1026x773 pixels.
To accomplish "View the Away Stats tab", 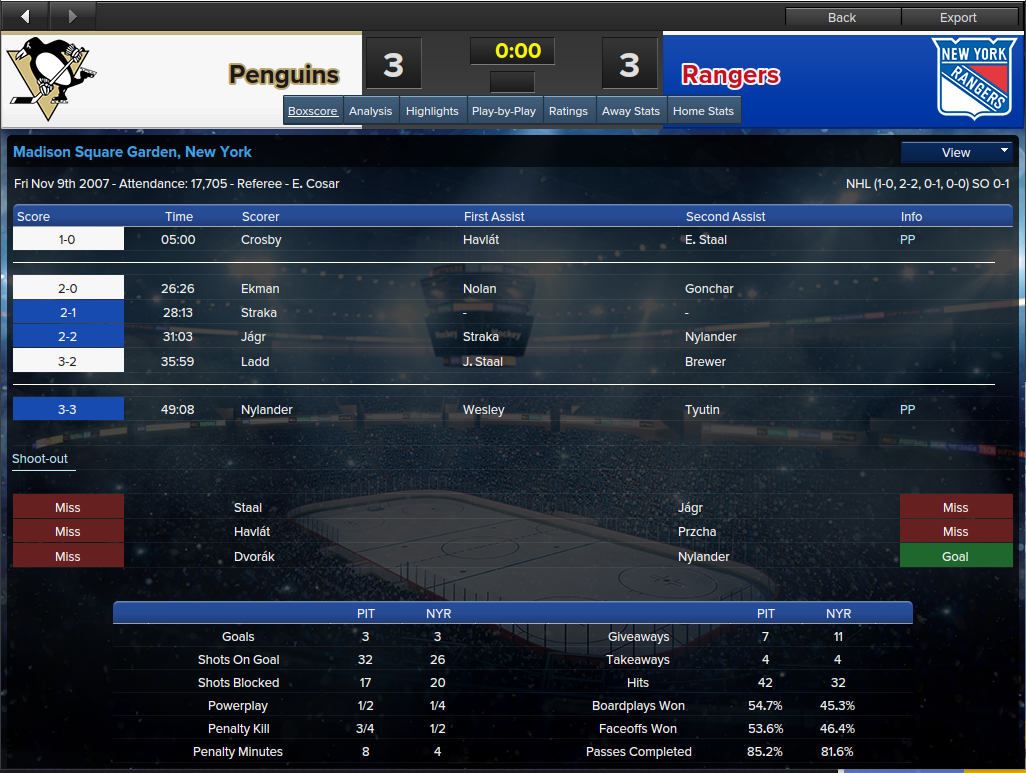I will (631, 111).
